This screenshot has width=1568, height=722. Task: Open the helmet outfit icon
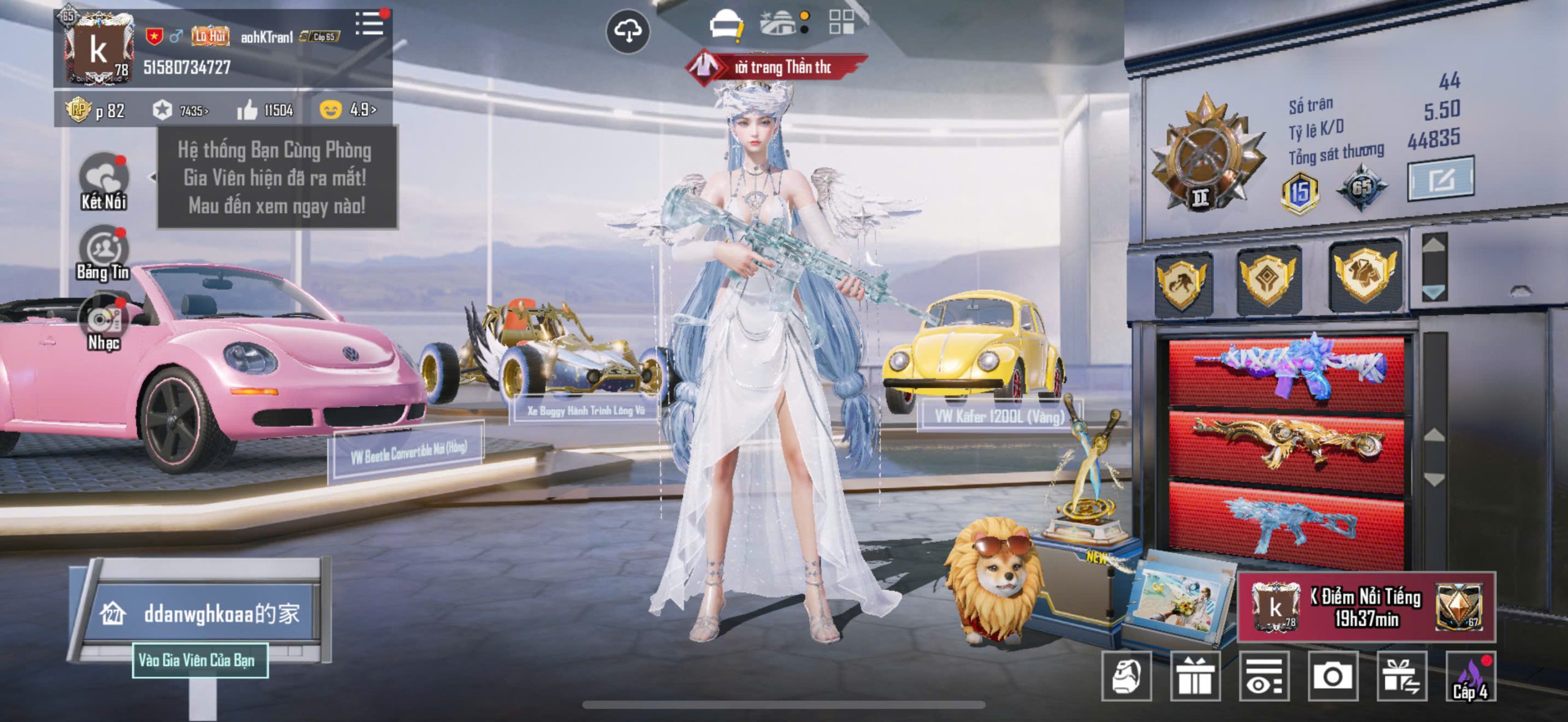[x=725, y=26]
